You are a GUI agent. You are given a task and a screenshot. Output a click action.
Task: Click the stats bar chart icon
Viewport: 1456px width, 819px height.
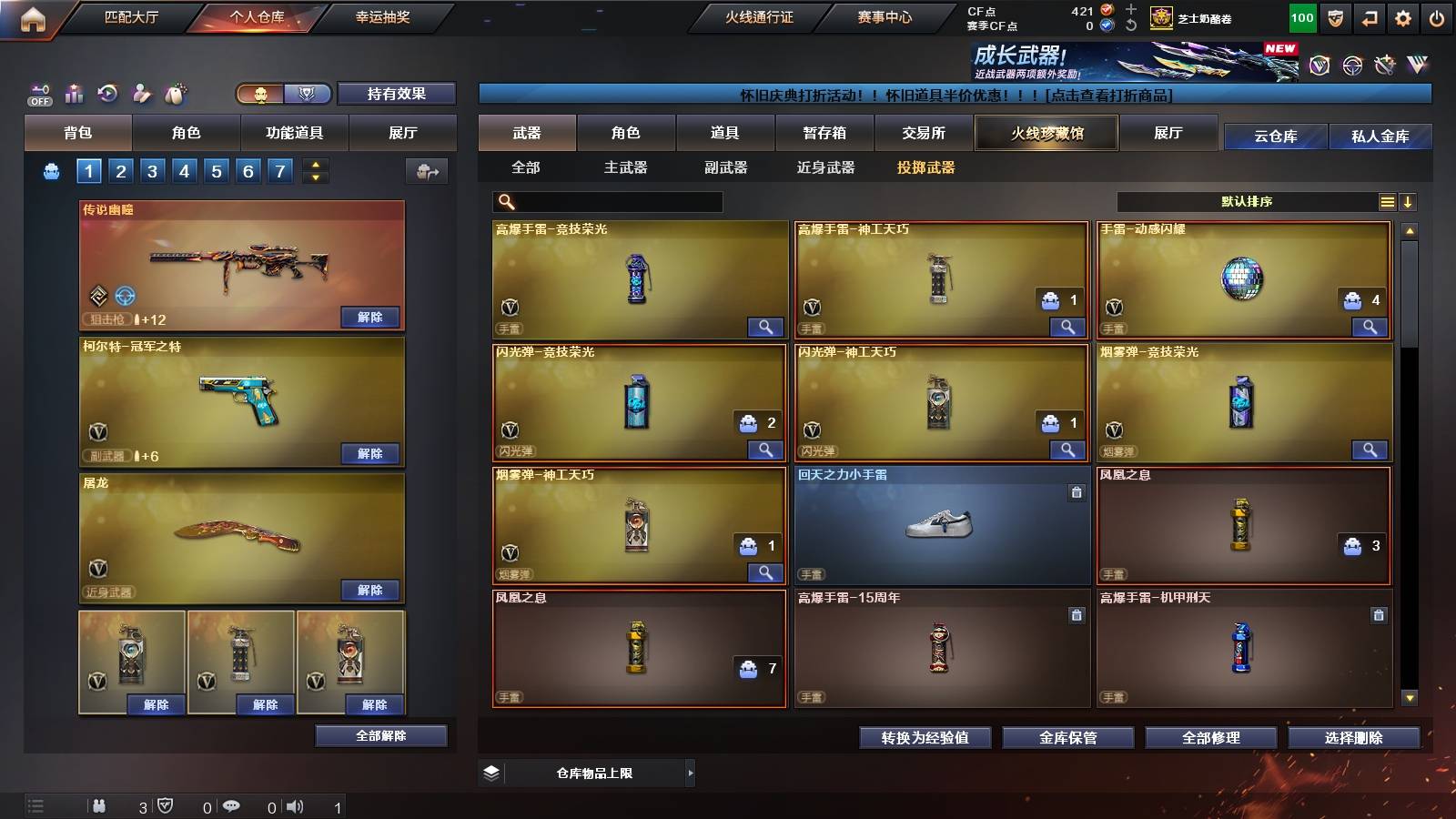pyautogui.click(x=74, y=92)
